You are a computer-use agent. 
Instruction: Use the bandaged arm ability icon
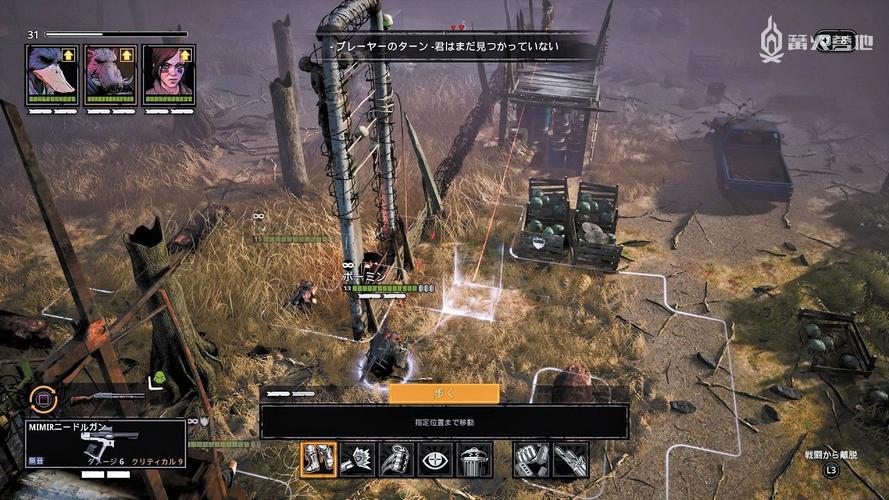click(x=396, y=460)
